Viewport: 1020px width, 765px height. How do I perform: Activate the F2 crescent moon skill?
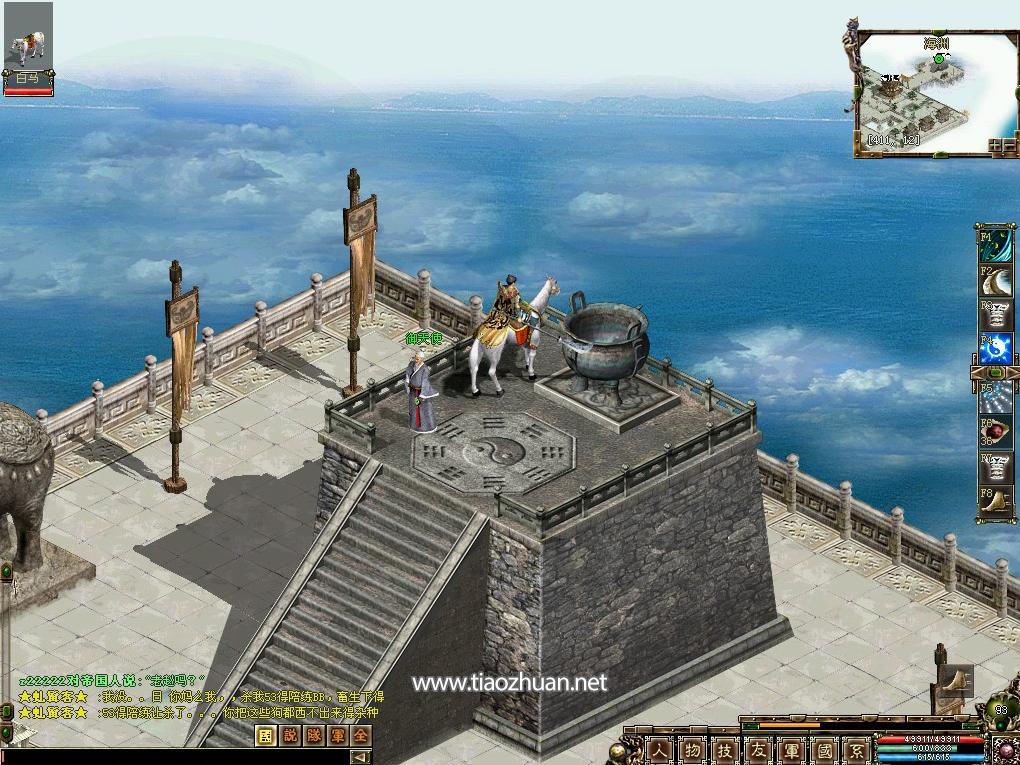click(x=996, y=281)
